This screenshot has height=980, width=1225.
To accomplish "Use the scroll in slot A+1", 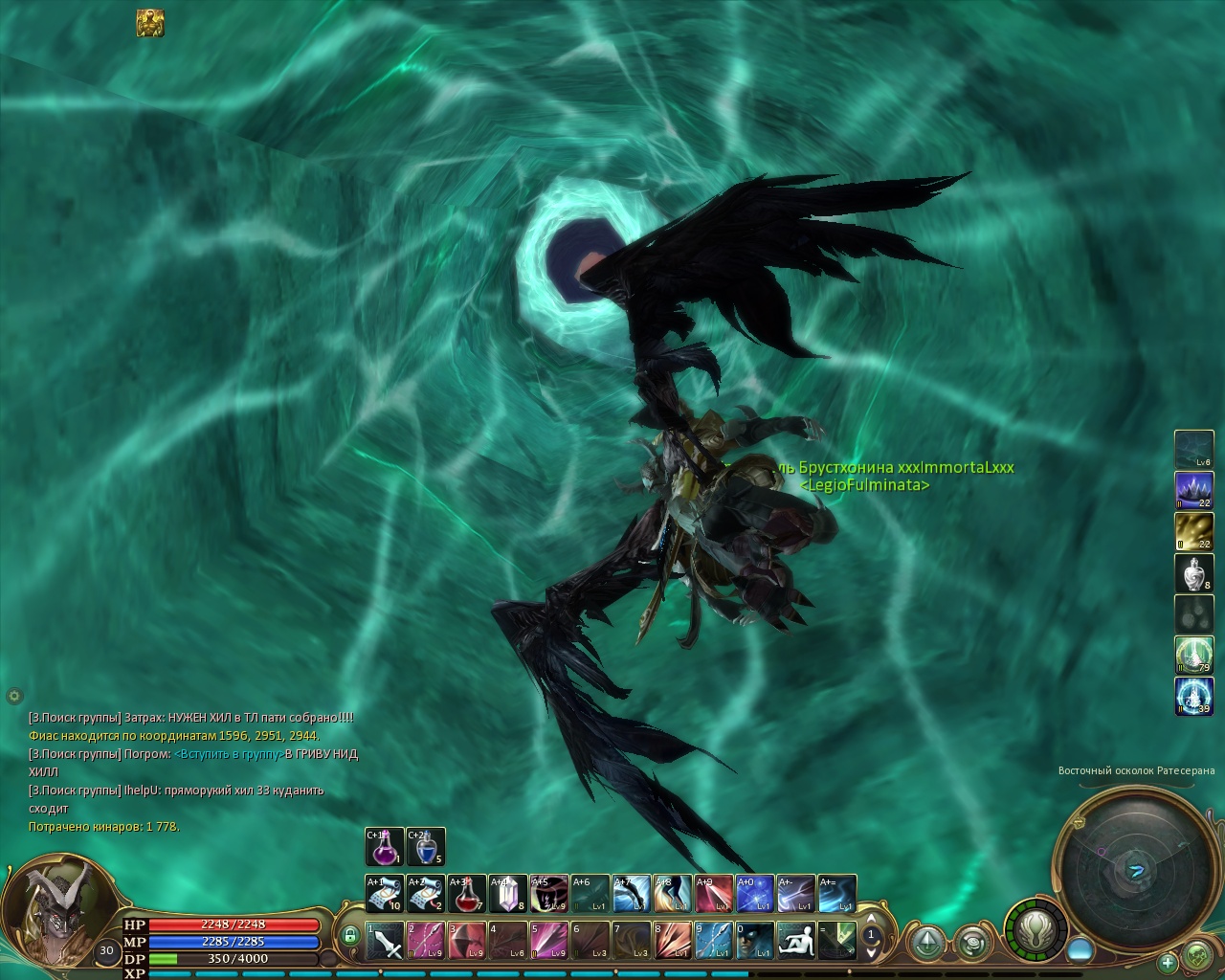I will 385,894.
